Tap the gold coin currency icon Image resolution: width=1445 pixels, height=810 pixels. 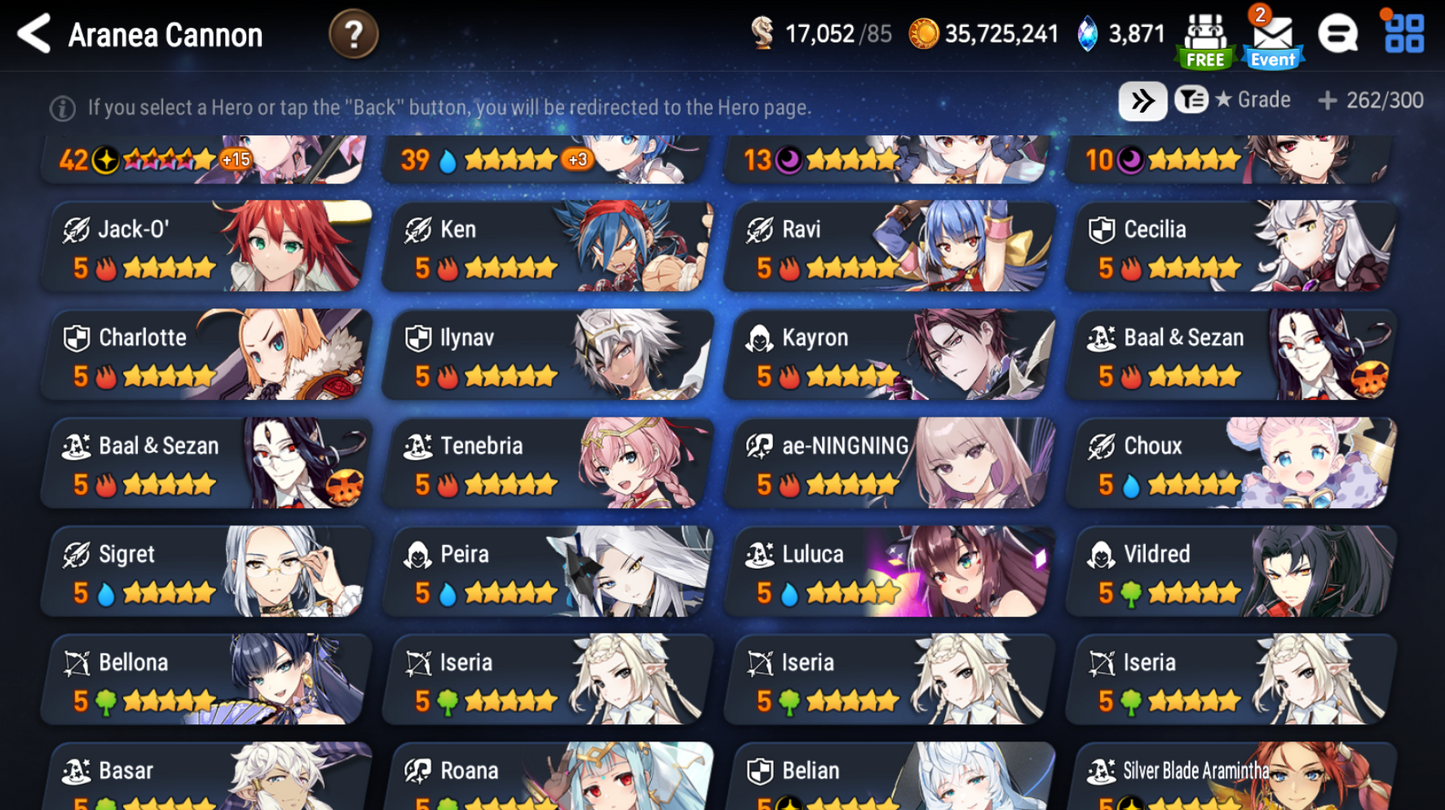[925, 33]
